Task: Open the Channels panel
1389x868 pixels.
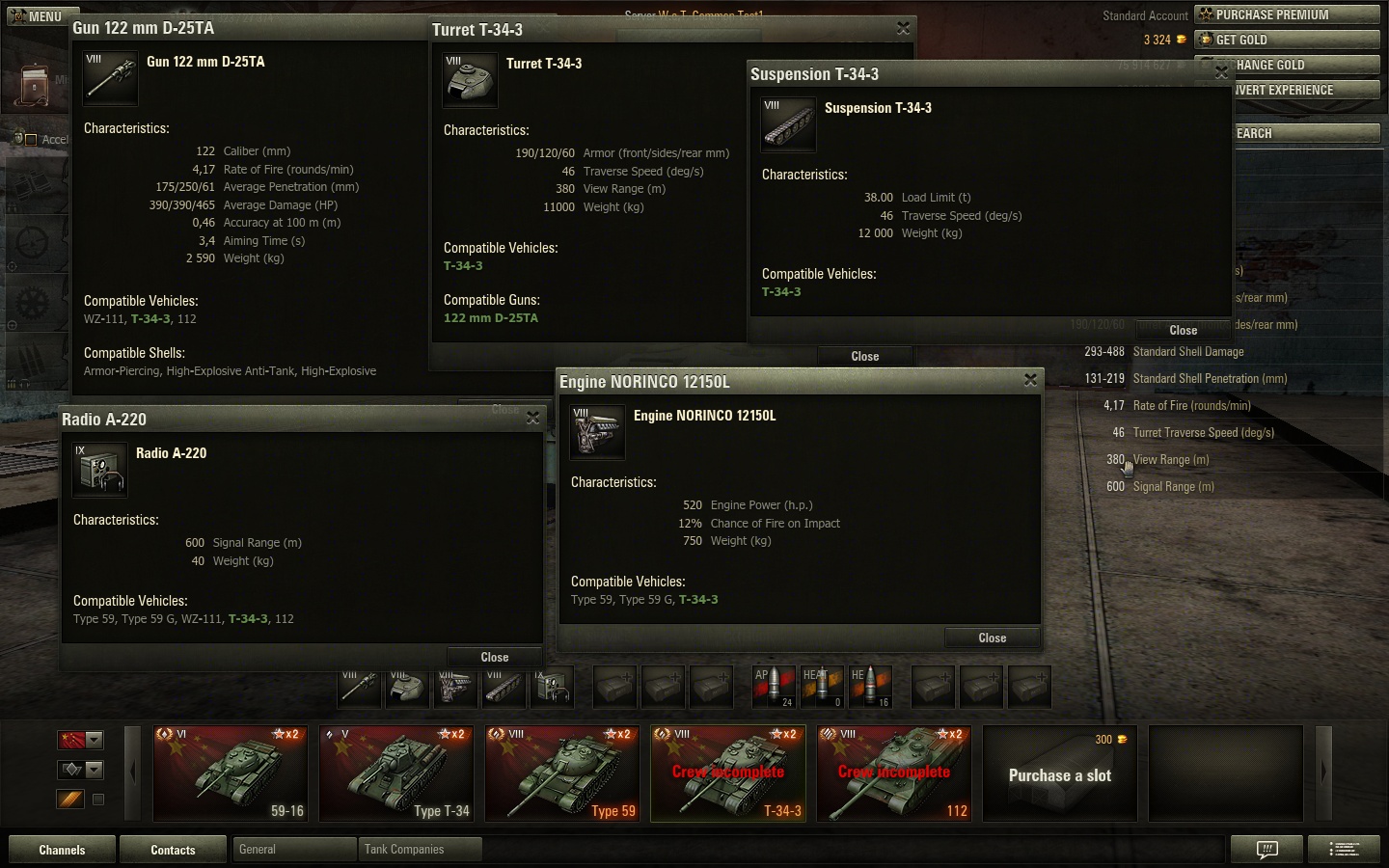Action: click(x=62, y=850)
